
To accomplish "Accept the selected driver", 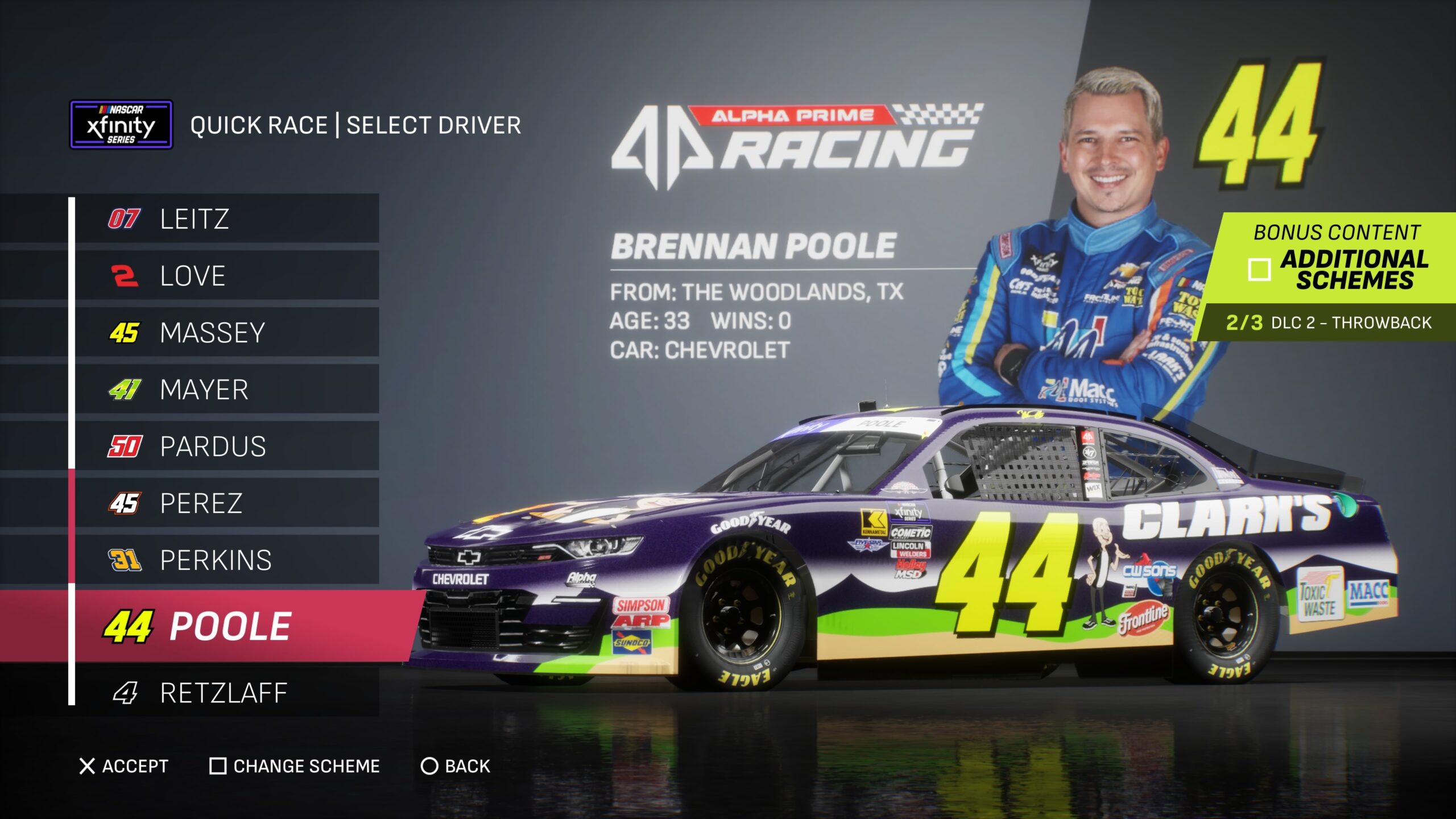I will pos(123,766).
